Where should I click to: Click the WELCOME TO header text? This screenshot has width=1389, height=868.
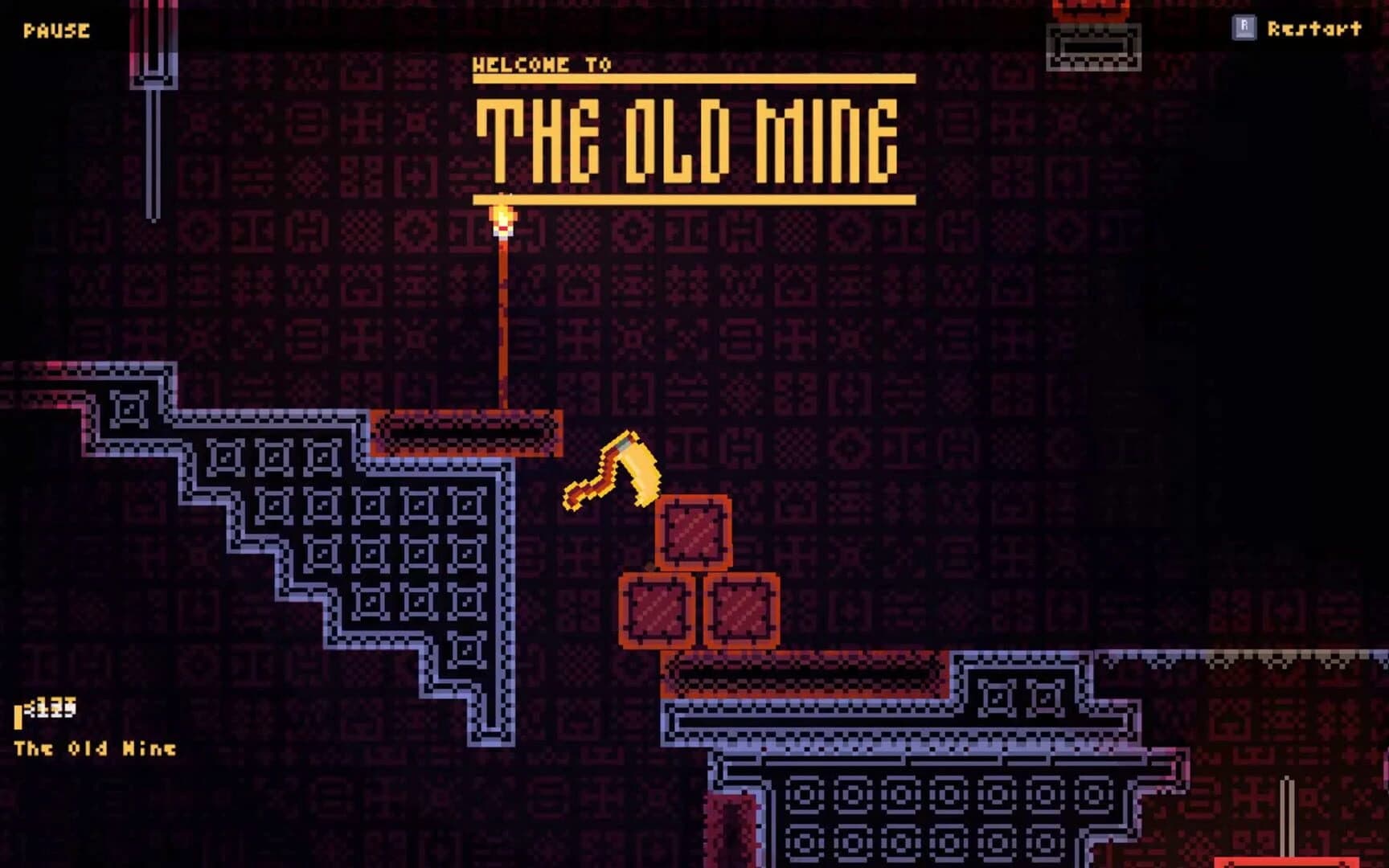click(x=540, y=63)
